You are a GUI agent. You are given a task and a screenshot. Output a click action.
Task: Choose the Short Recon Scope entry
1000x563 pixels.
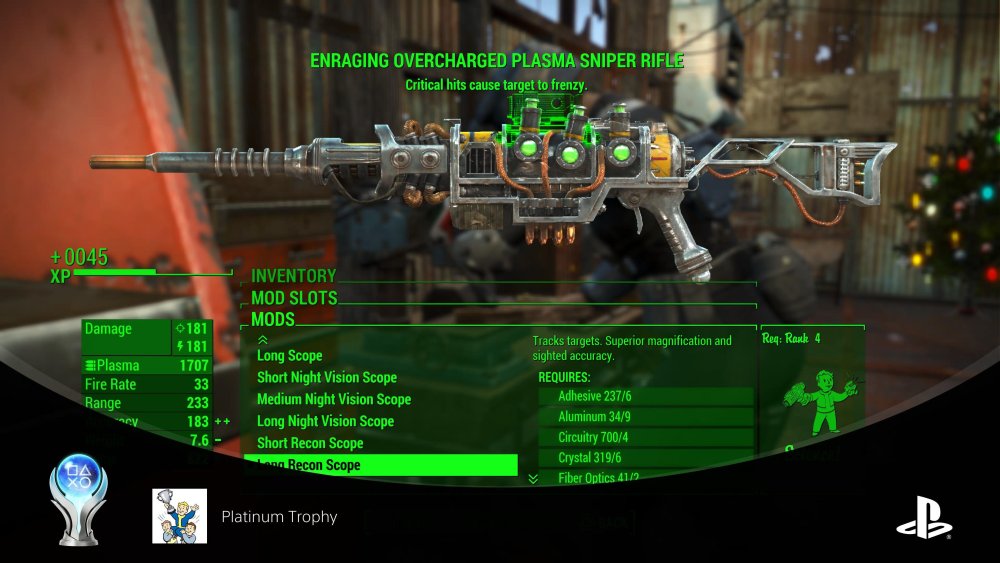pos(310,443)
